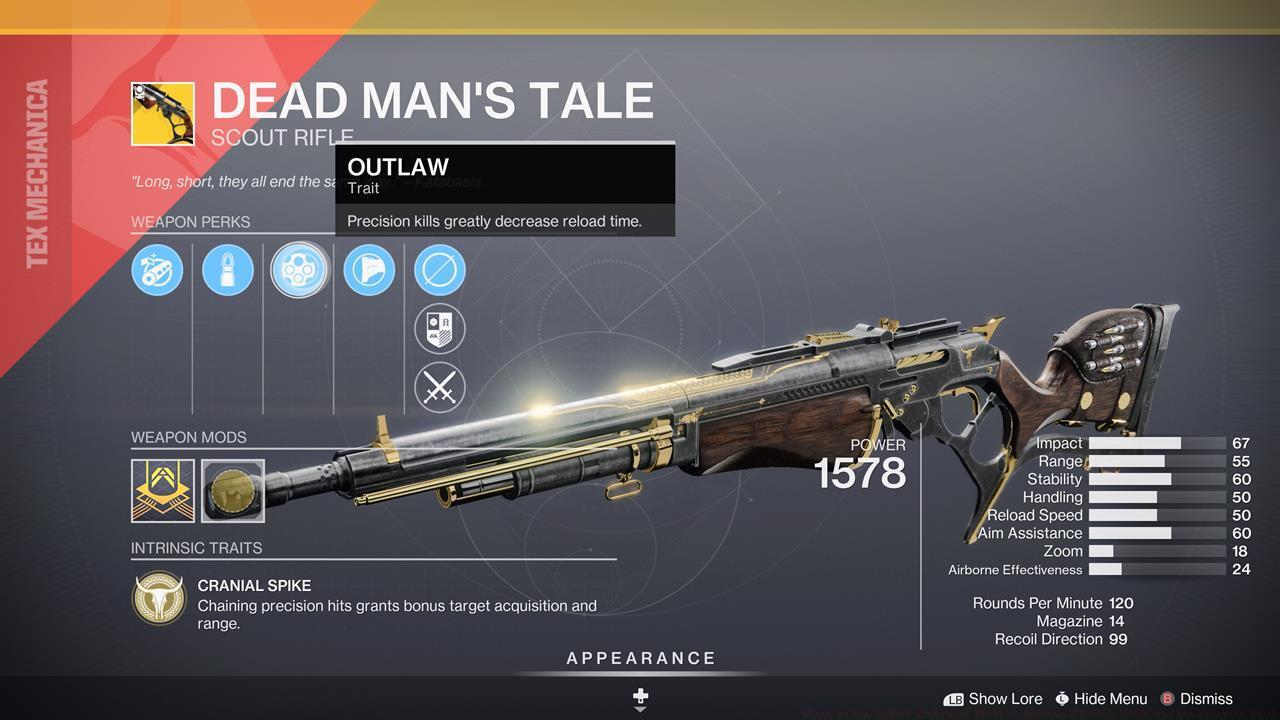Pick the stock perk icon
1280x720 pixels.
(369, 270)
